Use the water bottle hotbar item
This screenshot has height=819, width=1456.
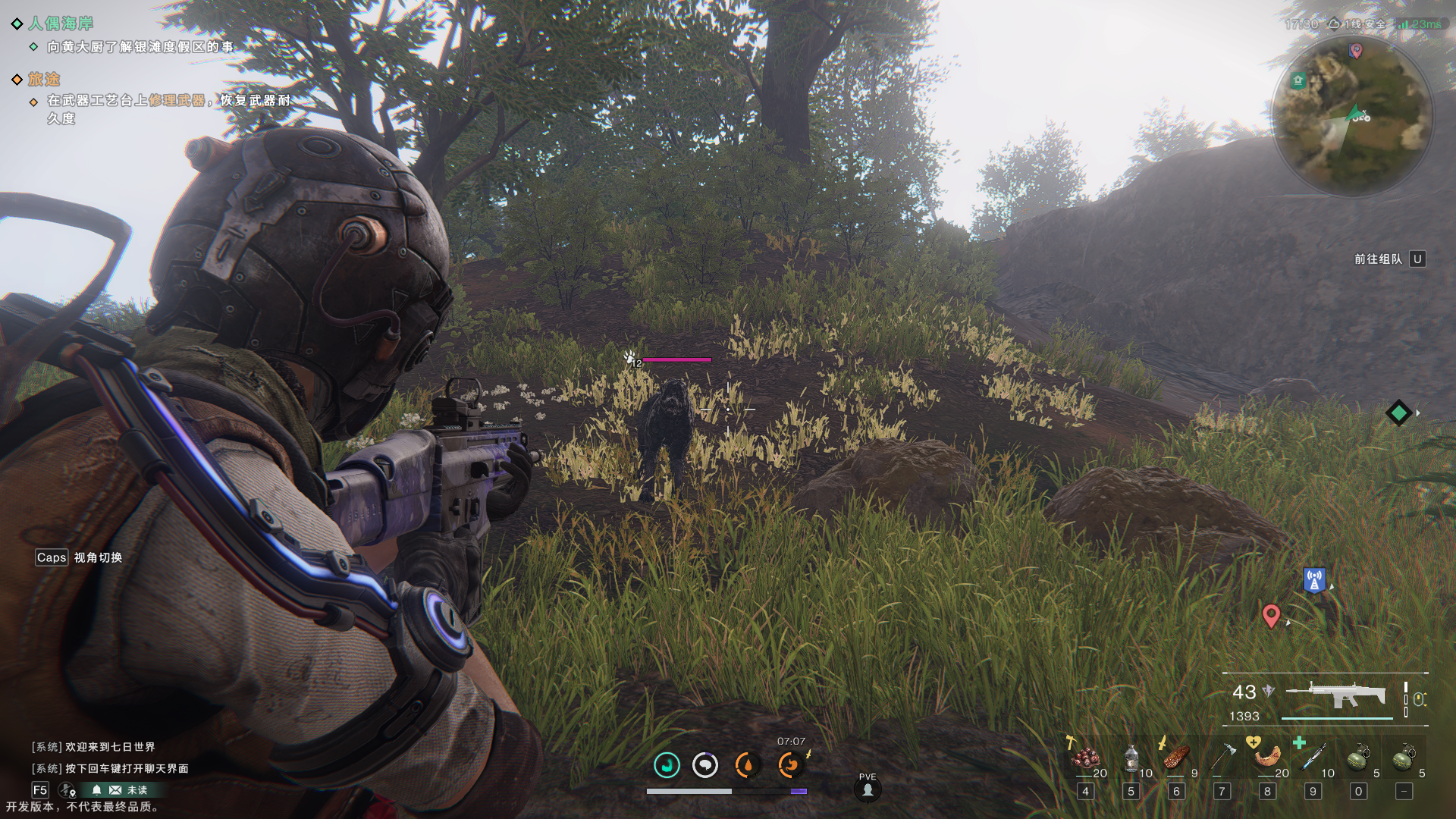coord(1131,758)
